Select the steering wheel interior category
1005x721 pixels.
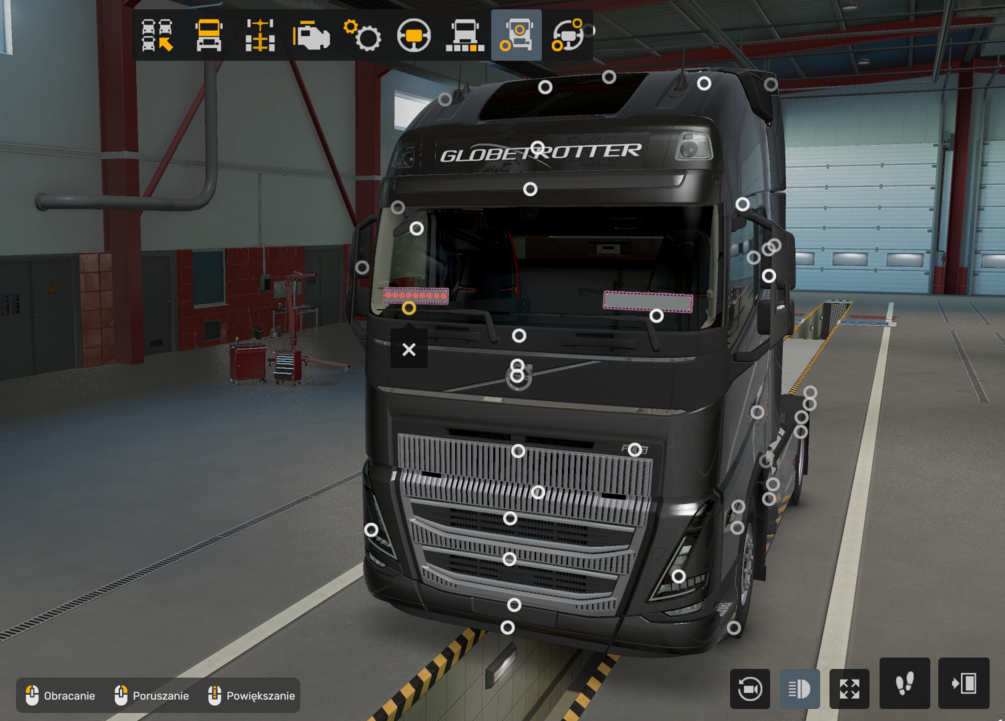point(413,35)
